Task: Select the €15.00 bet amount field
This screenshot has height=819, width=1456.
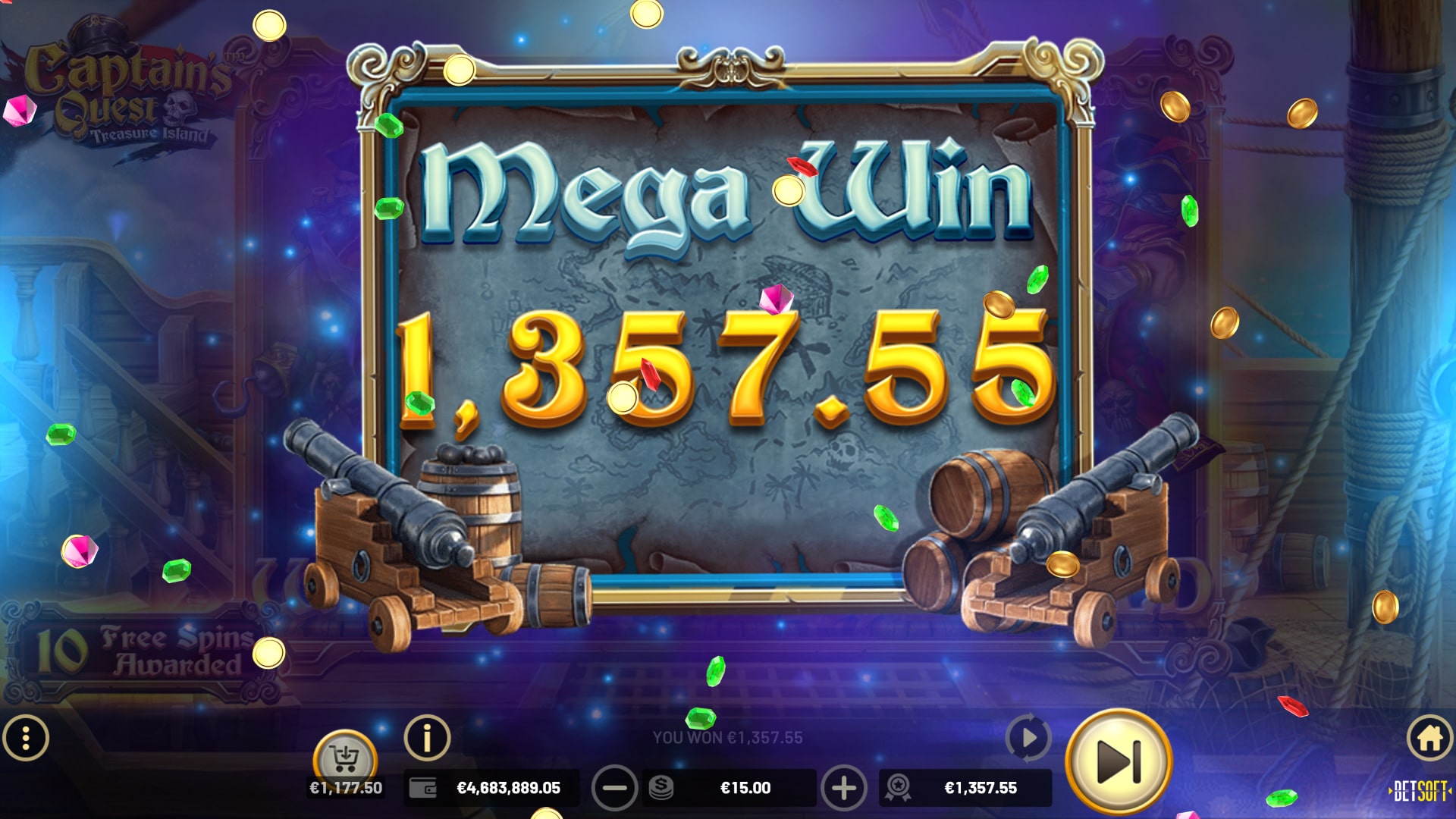Action: pyautogui.click(x=745, y=788)
